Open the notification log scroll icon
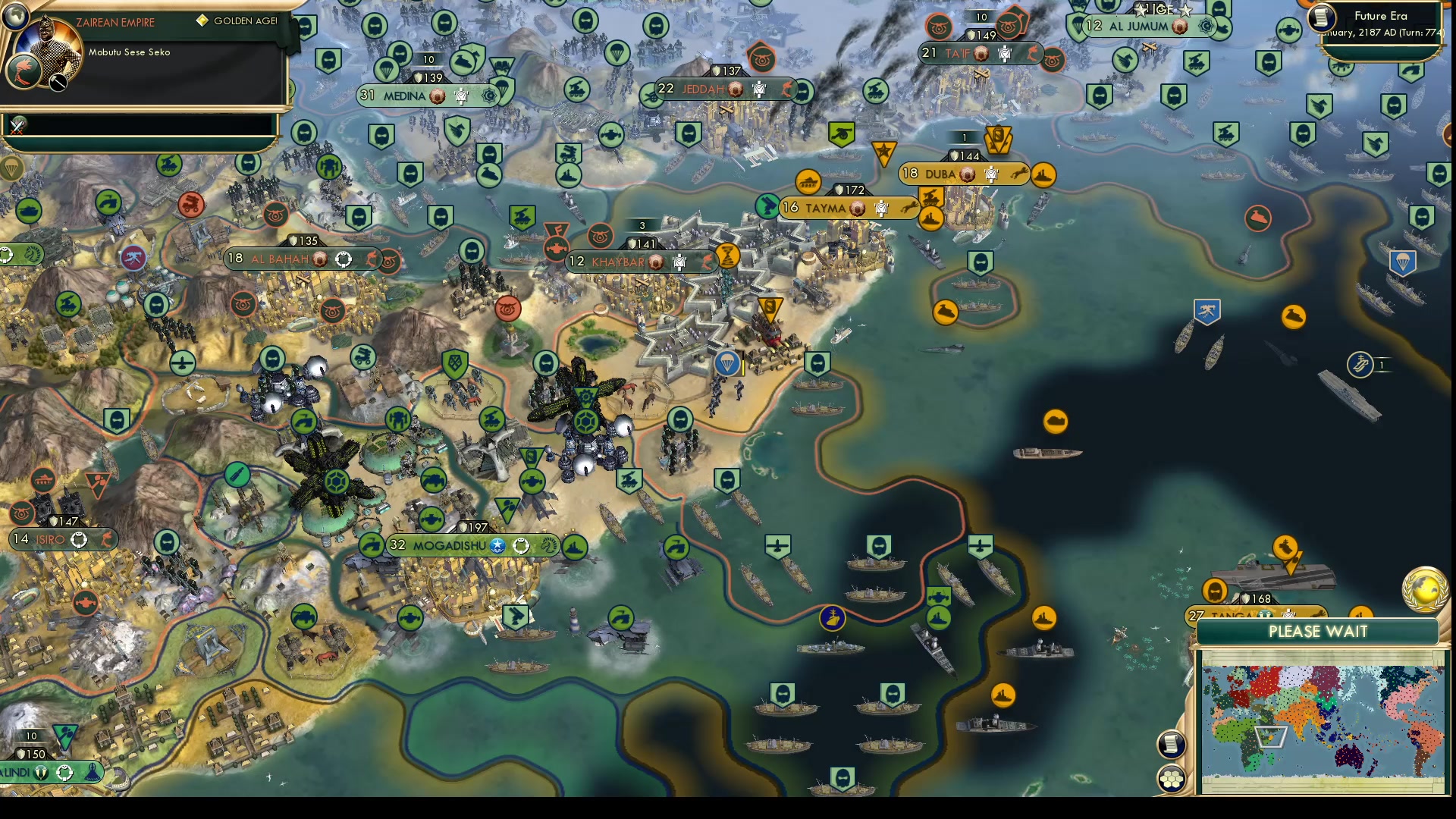 [1172, 745]
